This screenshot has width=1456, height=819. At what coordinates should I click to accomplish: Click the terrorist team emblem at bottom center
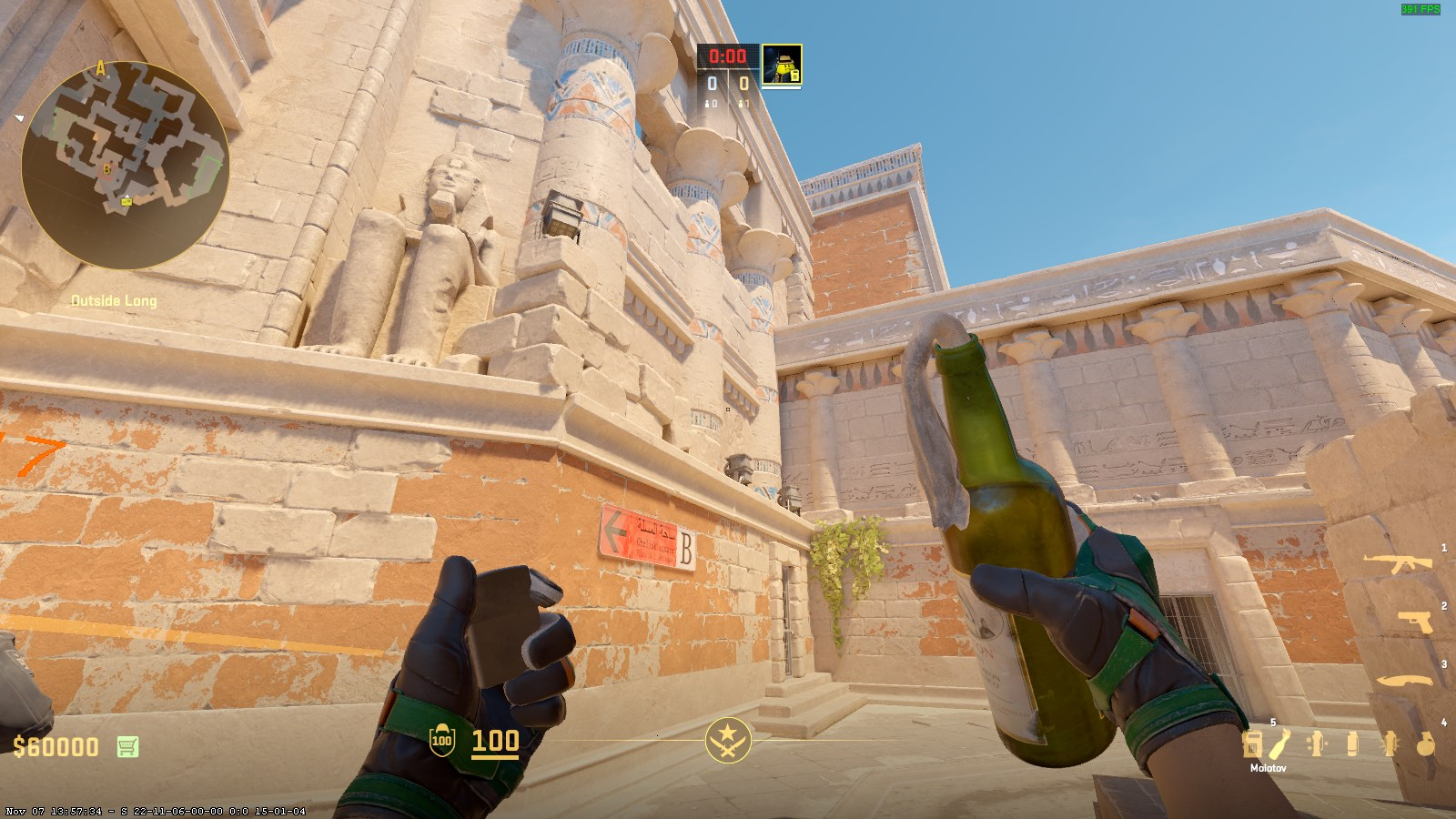[727, 739]
